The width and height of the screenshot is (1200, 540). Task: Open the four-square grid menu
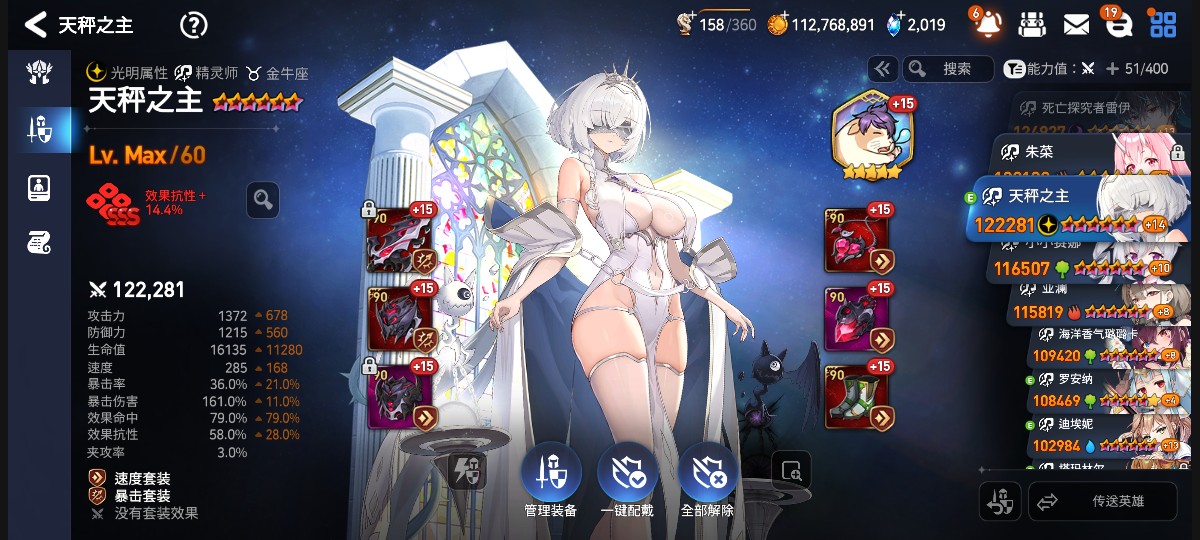pyautogui.click(x=1162, y=24)
